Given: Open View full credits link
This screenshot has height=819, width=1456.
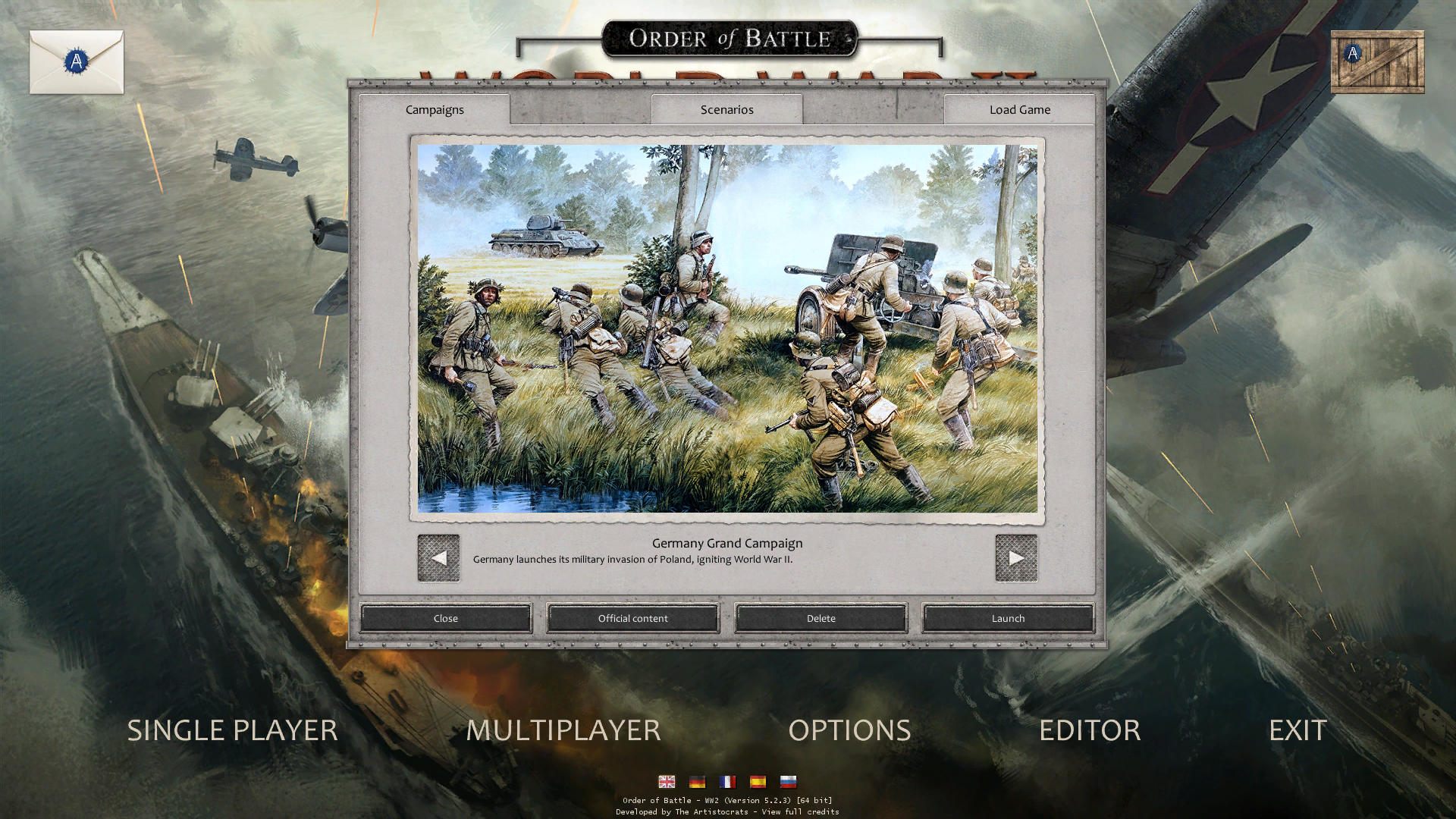Looking at the screenshot, I should coord(802,811).
